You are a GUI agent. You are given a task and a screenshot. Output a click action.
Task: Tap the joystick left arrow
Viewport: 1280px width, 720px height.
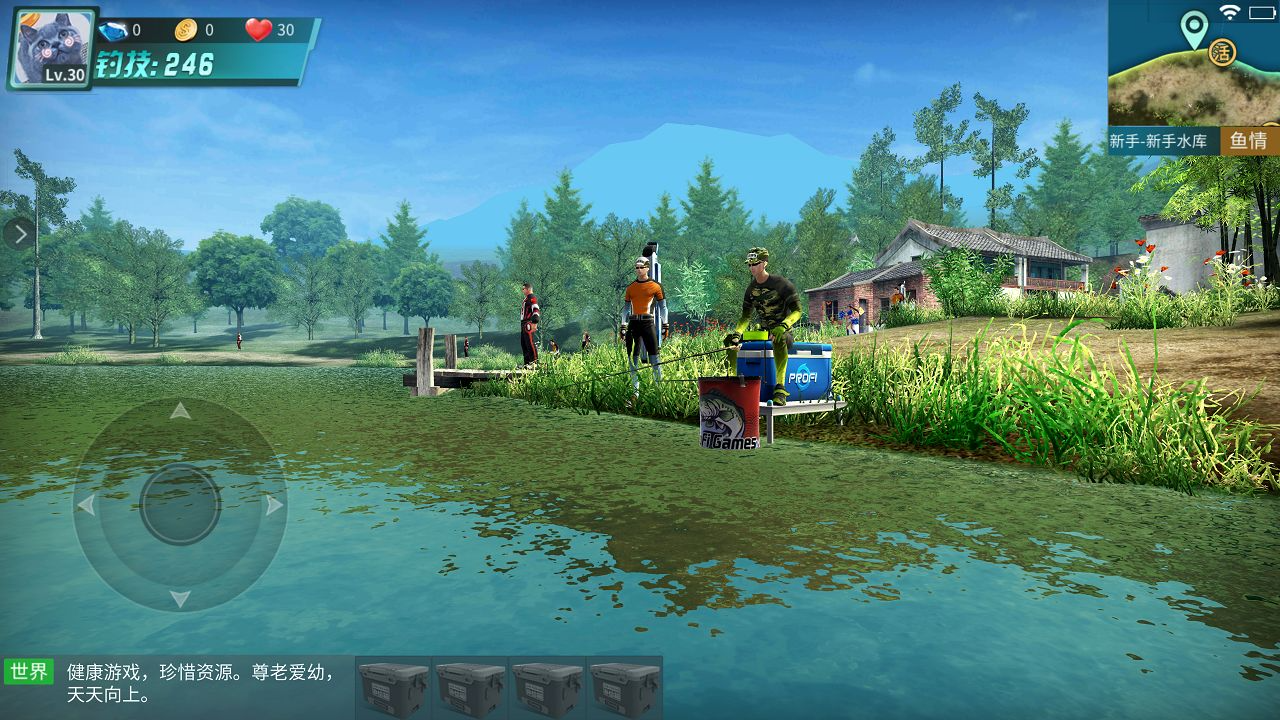click(x=87, y=505)
